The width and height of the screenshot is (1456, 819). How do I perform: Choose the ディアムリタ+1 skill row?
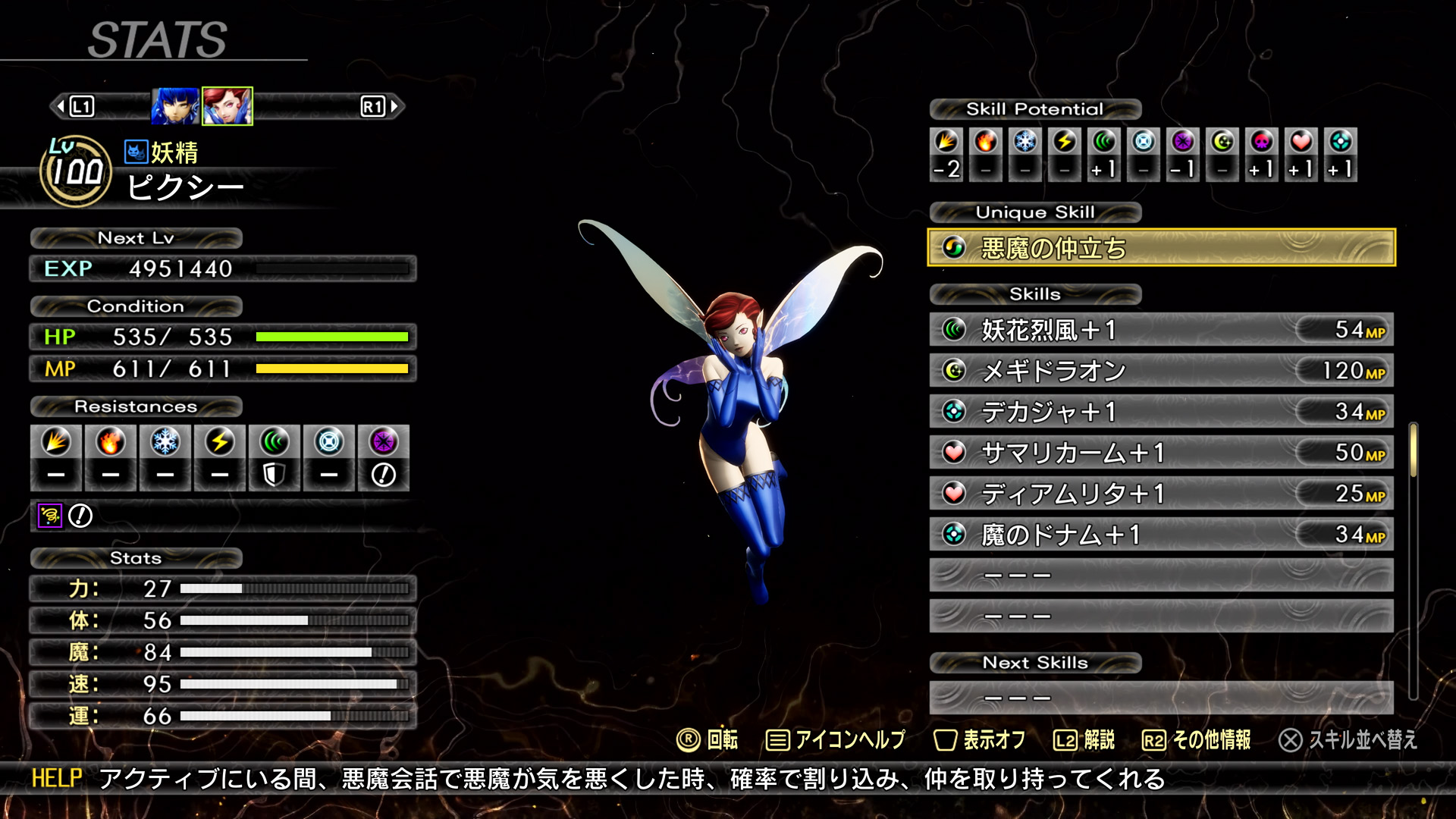click(1160, 494)
